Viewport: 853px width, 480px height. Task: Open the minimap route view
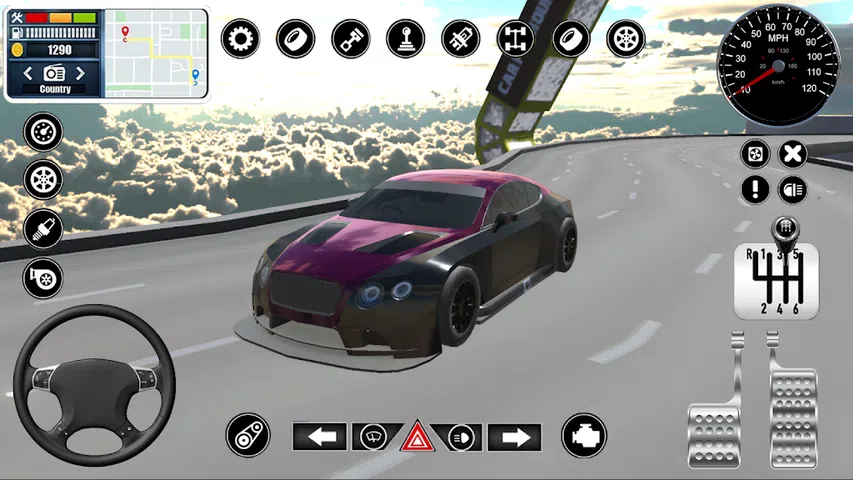[x=156, y=53]
